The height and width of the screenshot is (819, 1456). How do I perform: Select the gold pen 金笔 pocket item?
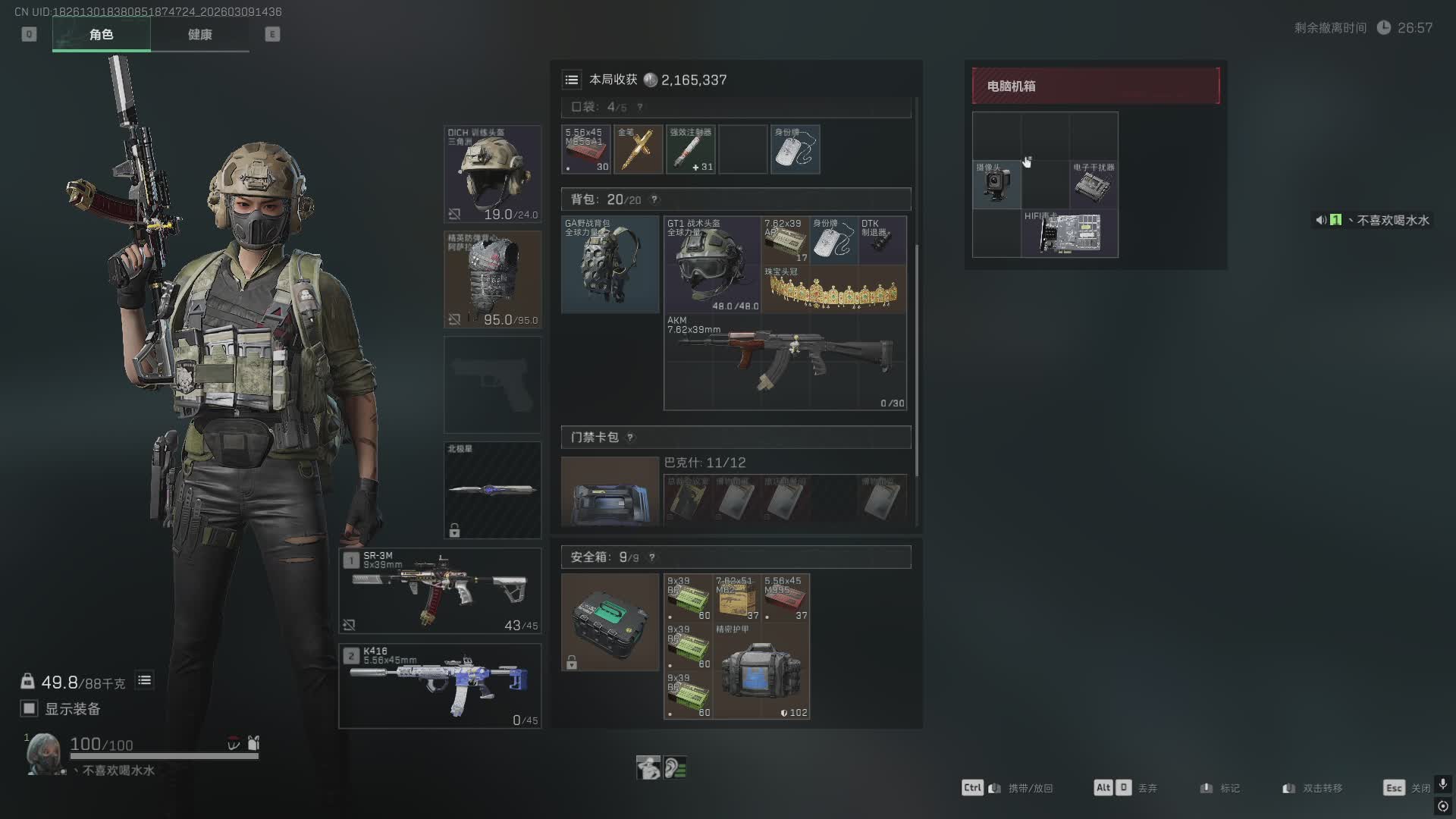[x=638, y=149]
